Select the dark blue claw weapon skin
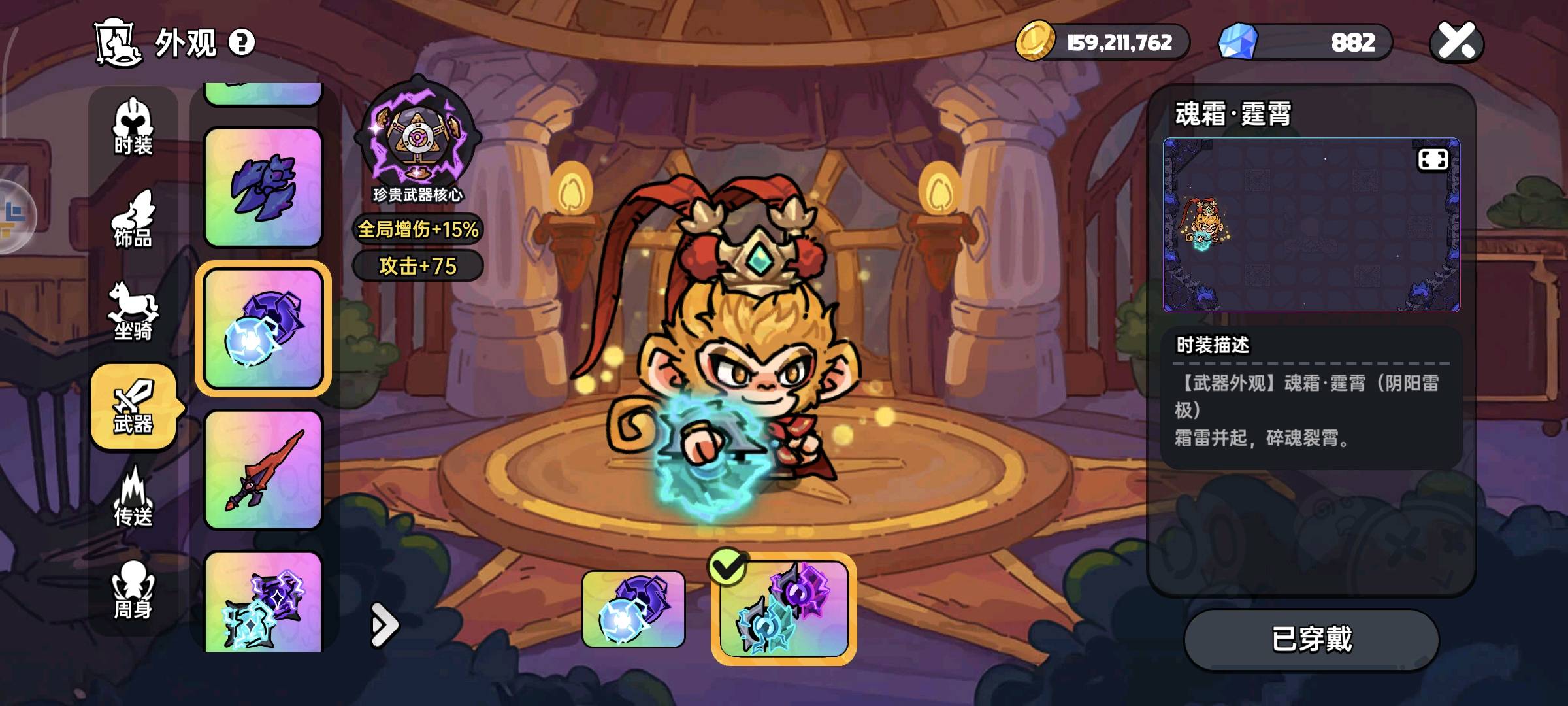The width and height of the screenshot is (1568, 706). click(263, 188)
